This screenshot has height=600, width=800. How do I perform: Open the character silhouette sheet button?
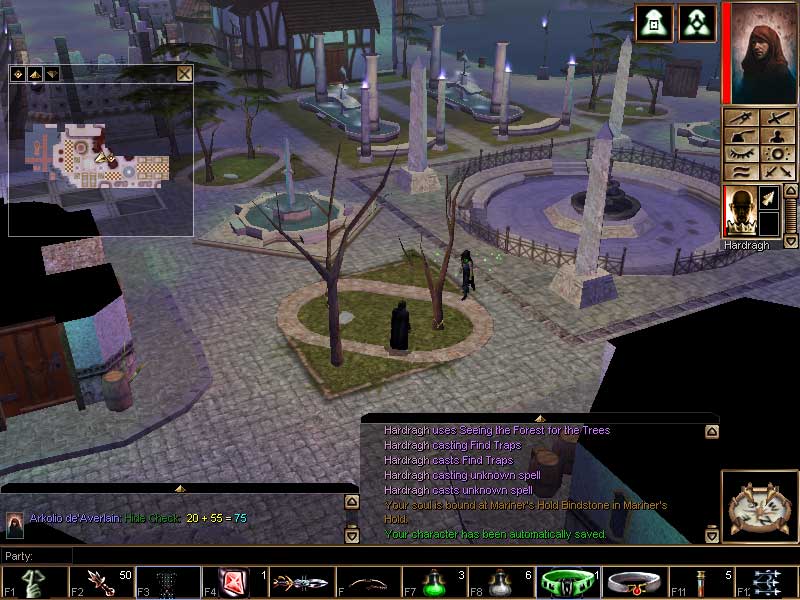(776, 136)
